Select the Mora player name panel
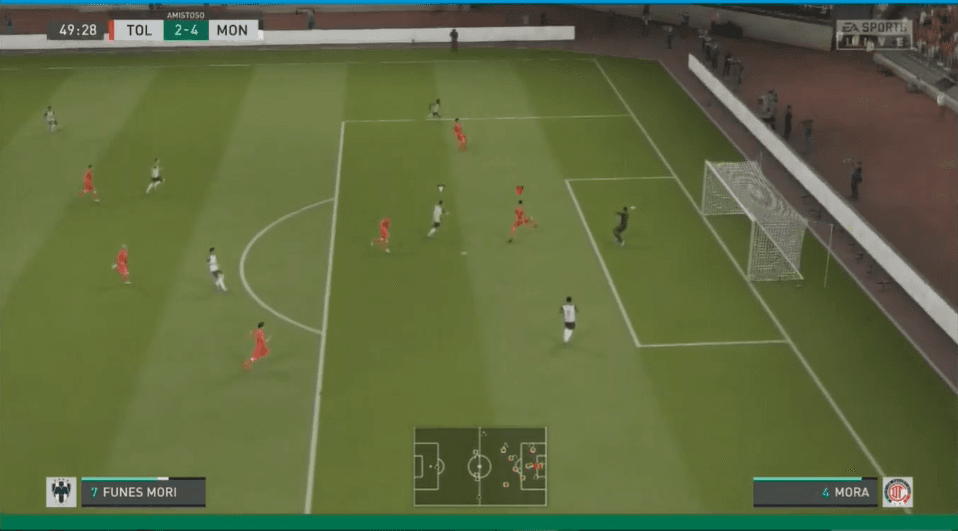Viewport: 958px width, 531px height. tap(815, 492)
